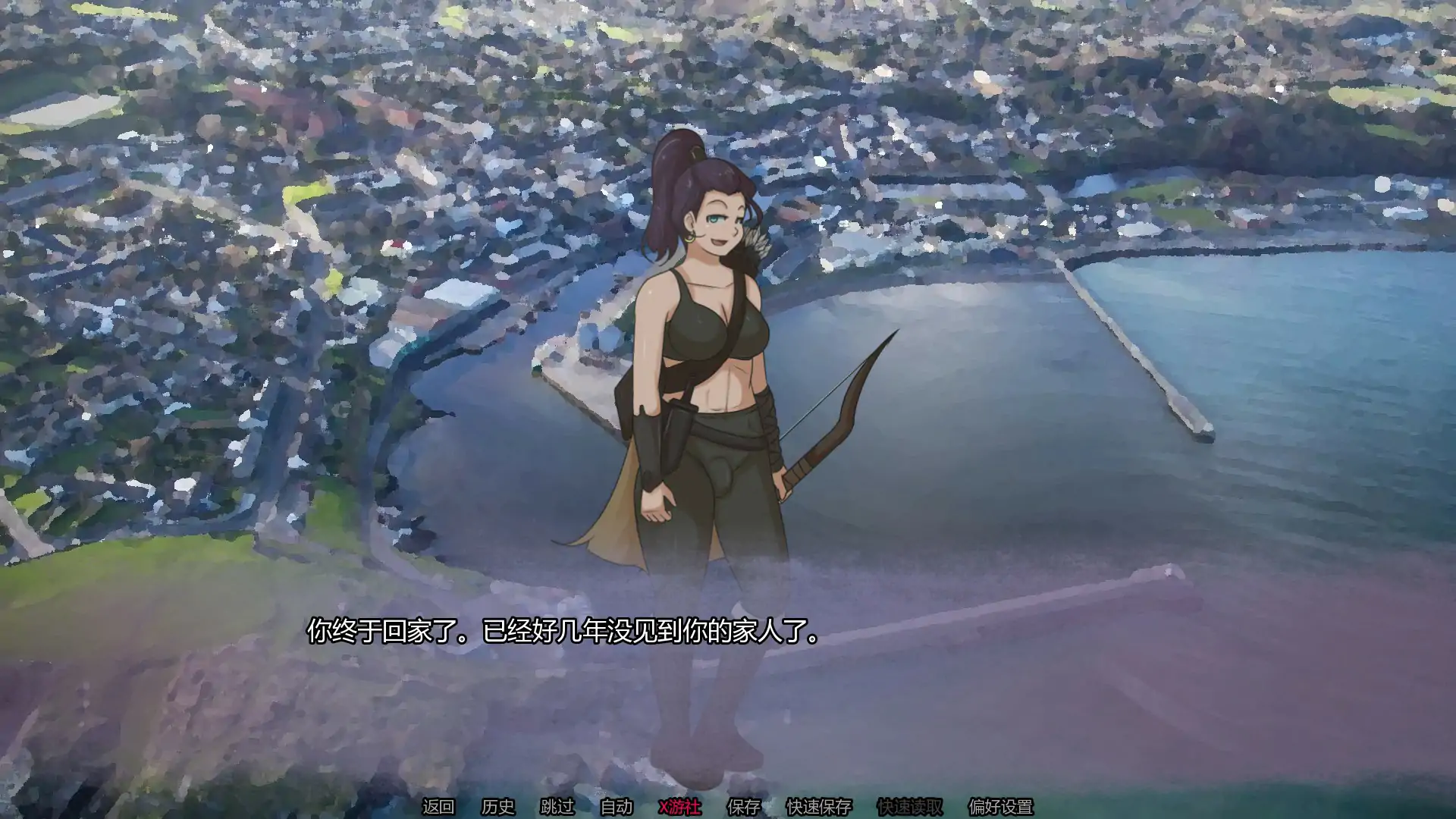Toggle 自动 (Auto) play mode
Screen dimensions: 1456x819
coord(616,807)
